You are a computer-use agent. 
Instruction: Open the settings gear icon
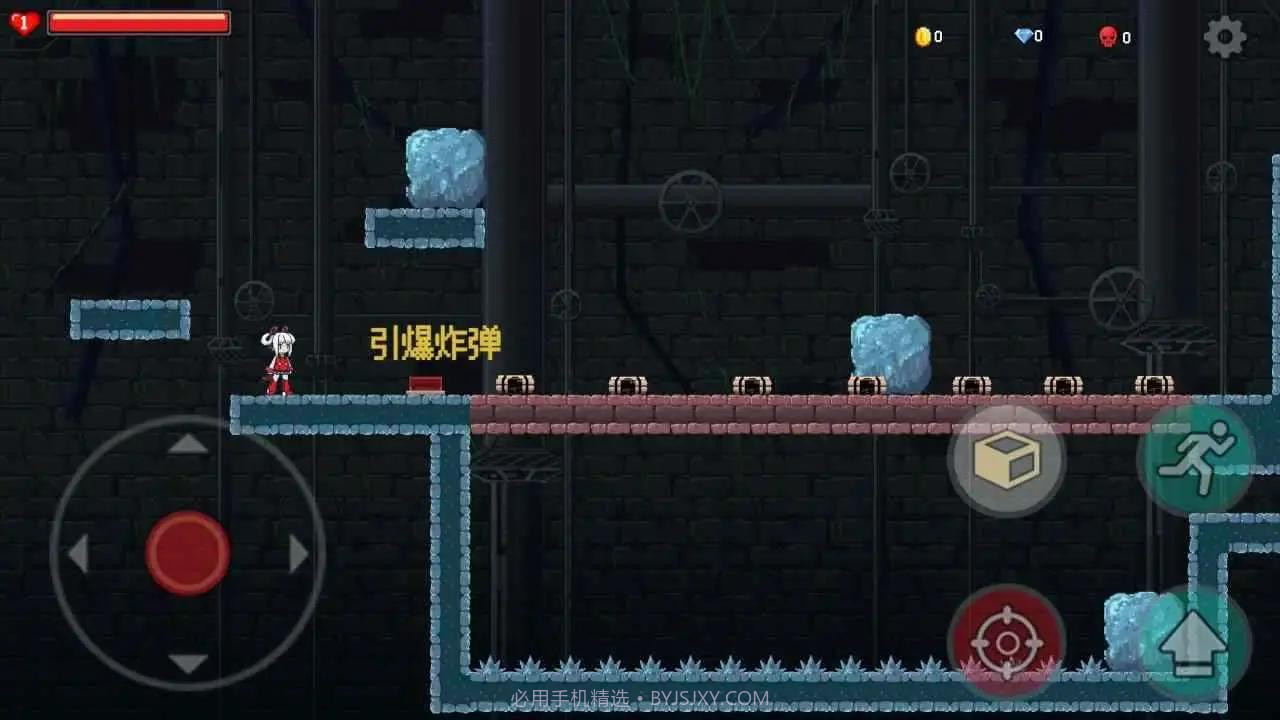click(x=1222, y=36)
